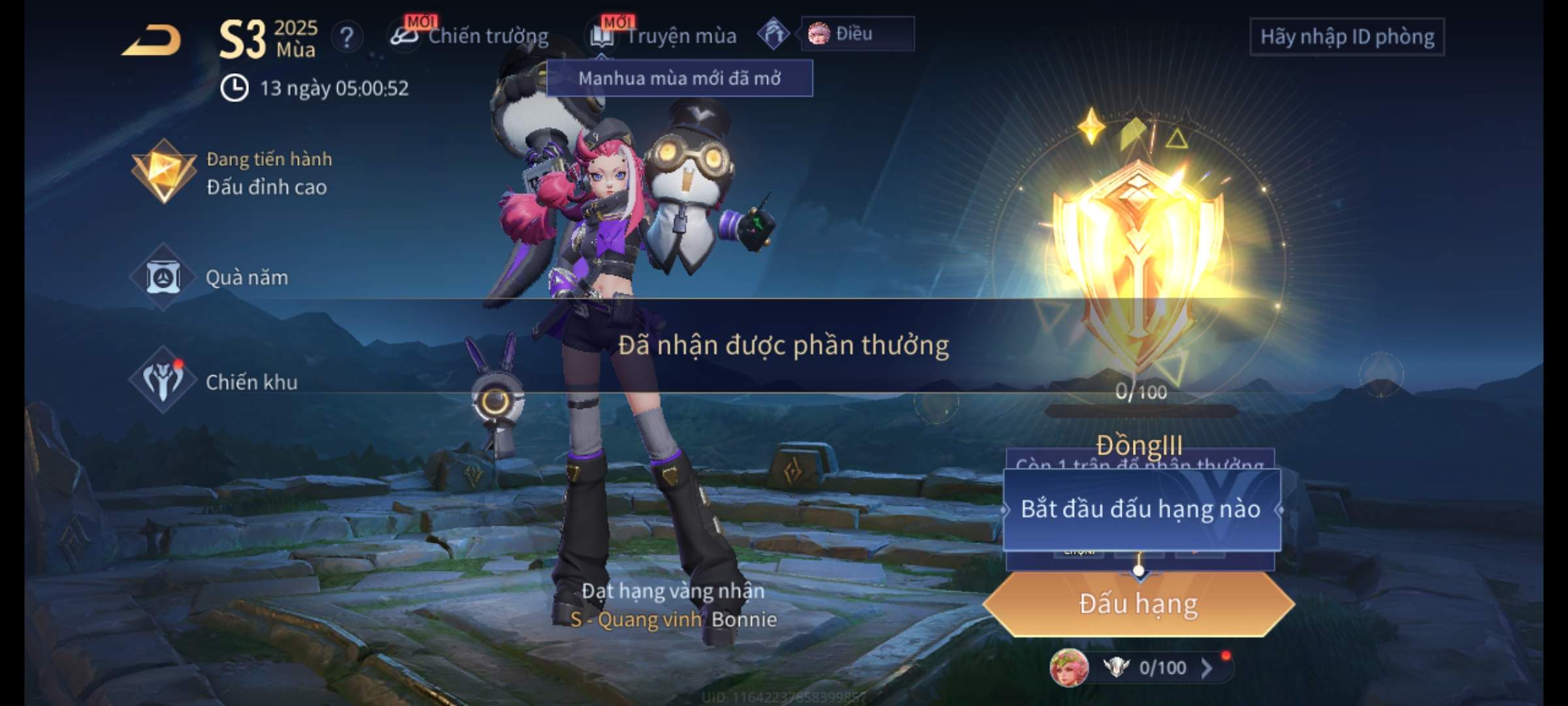Open the Chiến trường menu
Screen dimensions: 1568x706
point(470,36)
